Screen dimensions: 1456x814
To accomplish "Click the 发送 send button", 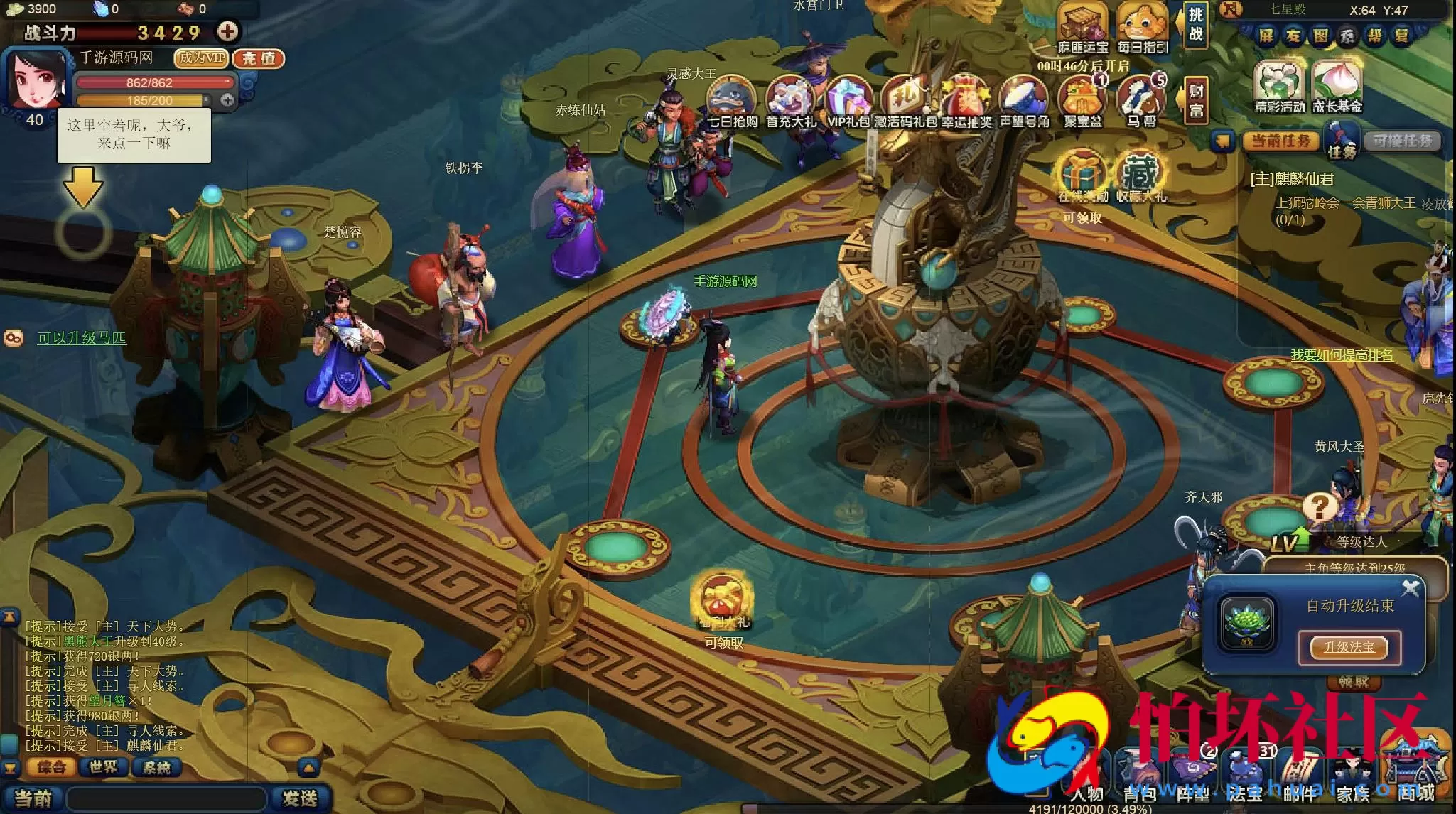I will (x=299, y=798).
